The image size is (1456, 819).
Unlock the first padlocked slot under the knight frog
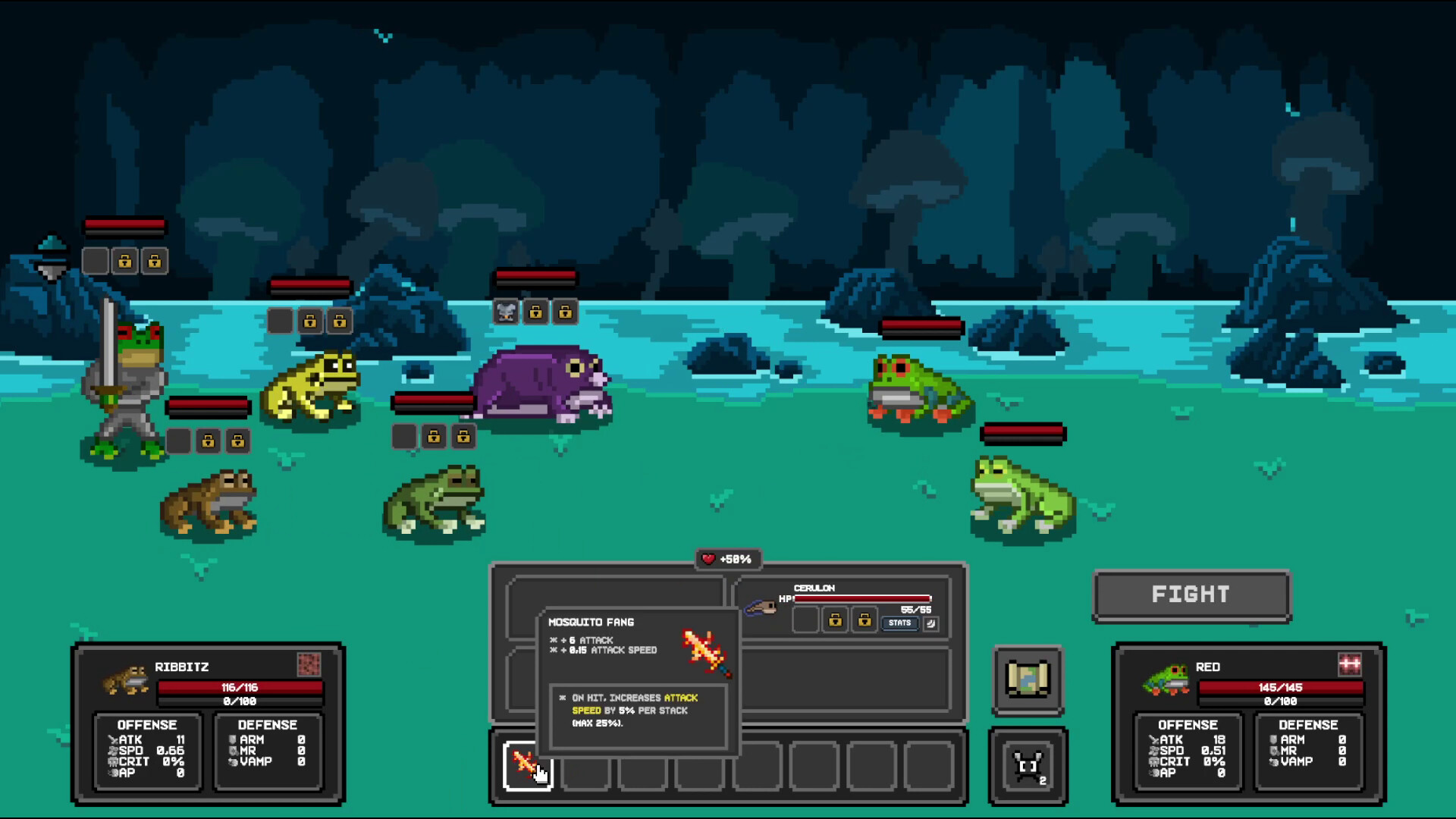pos(210,441)
